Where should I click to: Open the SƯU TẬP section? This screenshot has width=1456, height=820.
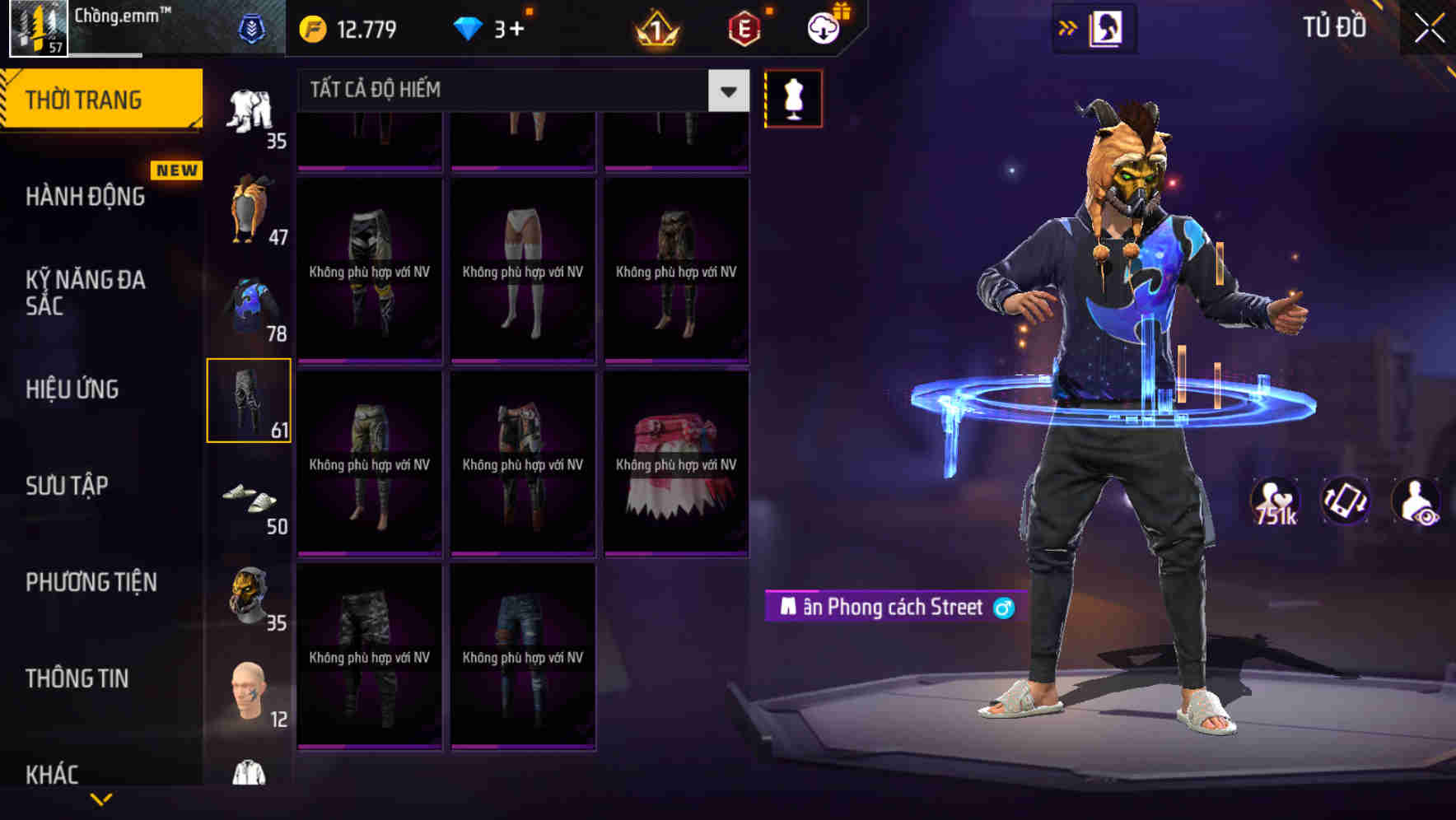click(68, 486)
